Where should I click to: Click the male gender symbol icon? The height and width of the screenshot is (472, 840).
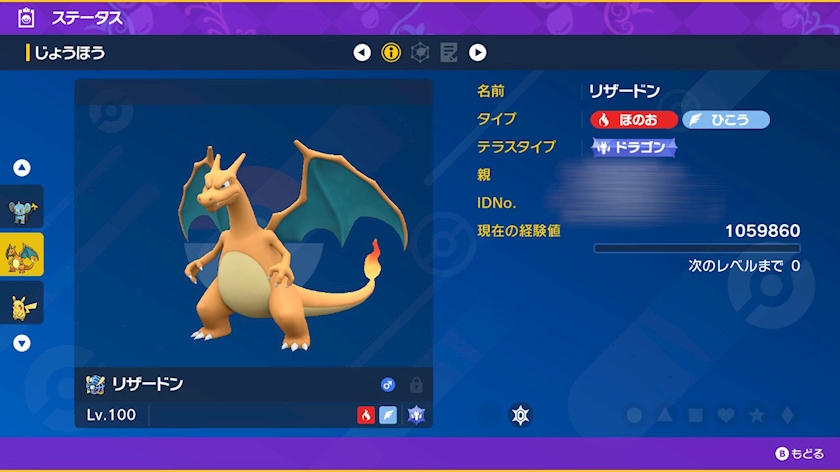pyautogui.click(x=388, y=385)
